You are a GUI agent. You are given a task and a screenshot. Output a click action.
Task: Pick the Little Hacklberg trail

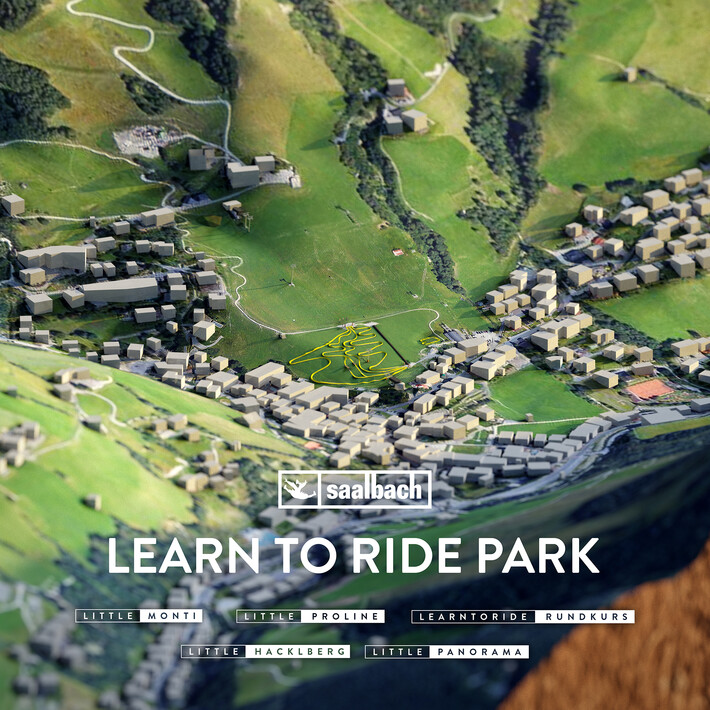point(265,651)
